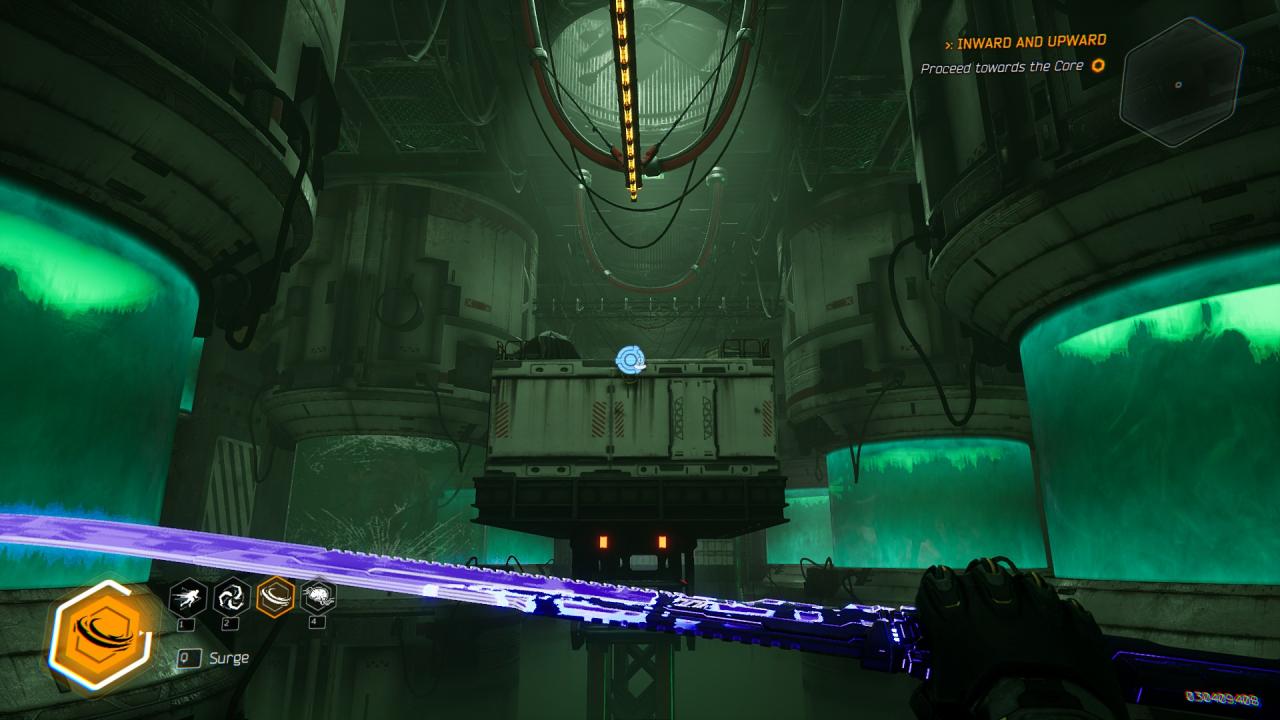Open the hexagonal minimap
The width and height of the screenshot is (1280, 720).
(x=1180, y=82)
